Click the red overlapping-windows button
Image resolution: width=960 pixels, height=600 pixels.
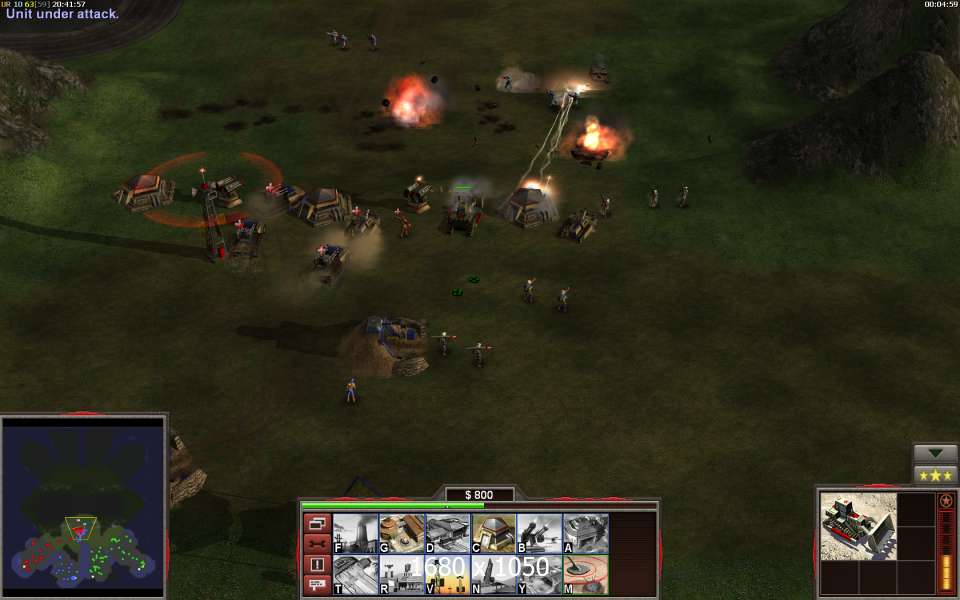[316, 523]
